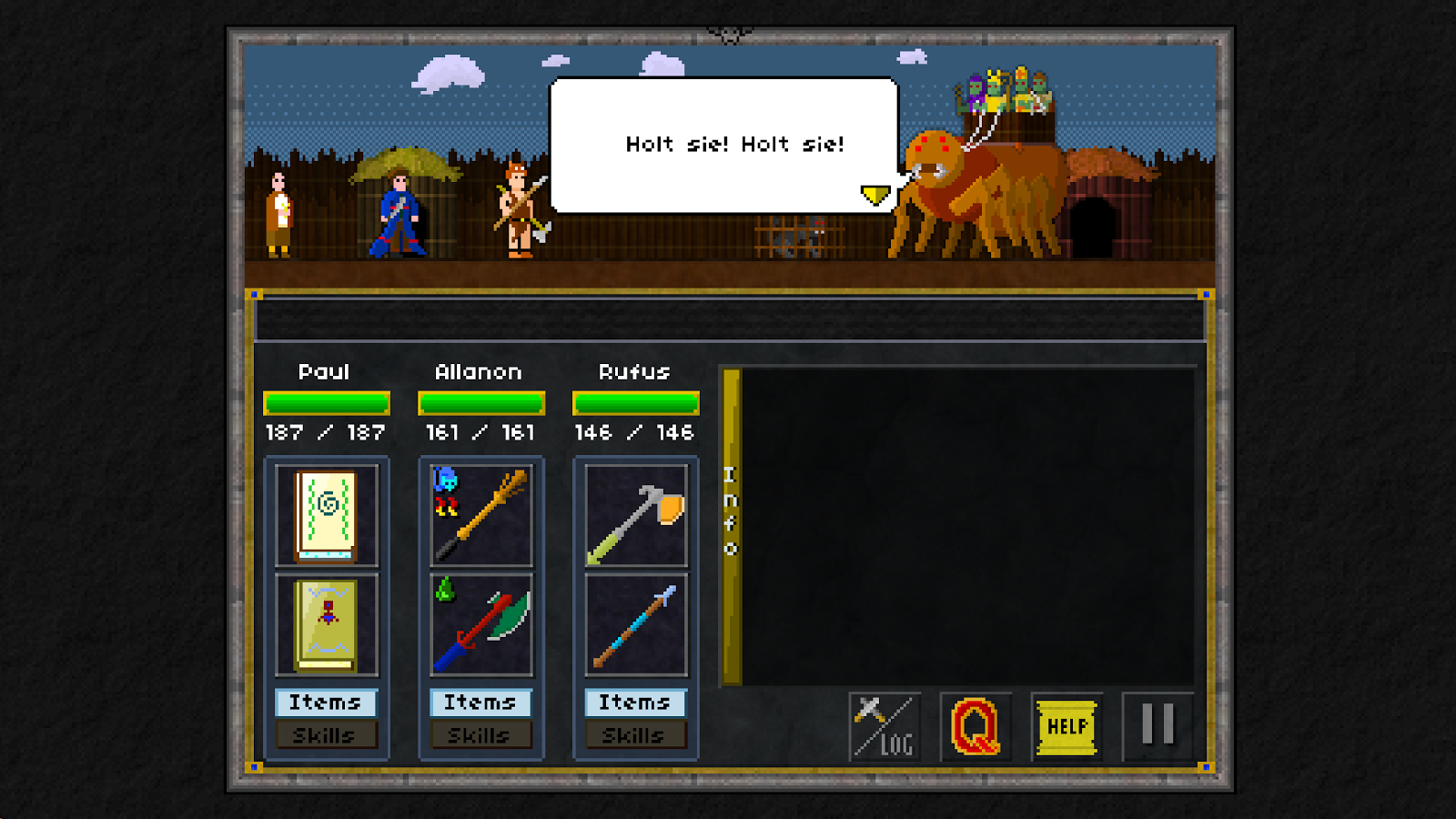Pause the game
The width and height of the screenshot is (1456, 819).
coord(1158,725)
